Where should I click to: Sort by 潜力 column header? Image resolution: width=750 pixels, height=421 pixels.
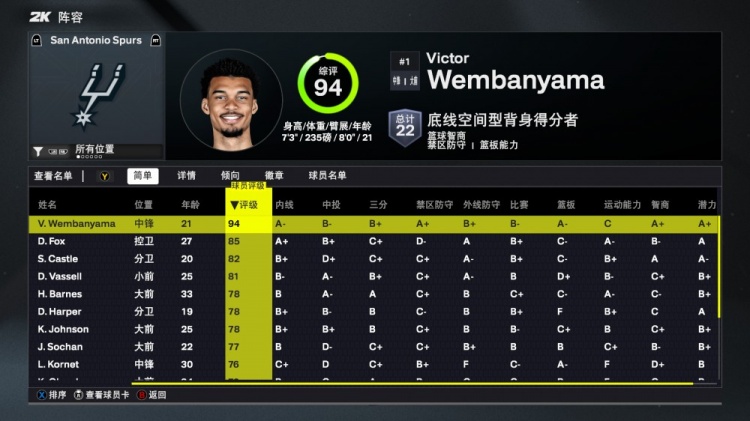(x=707, y=205)
